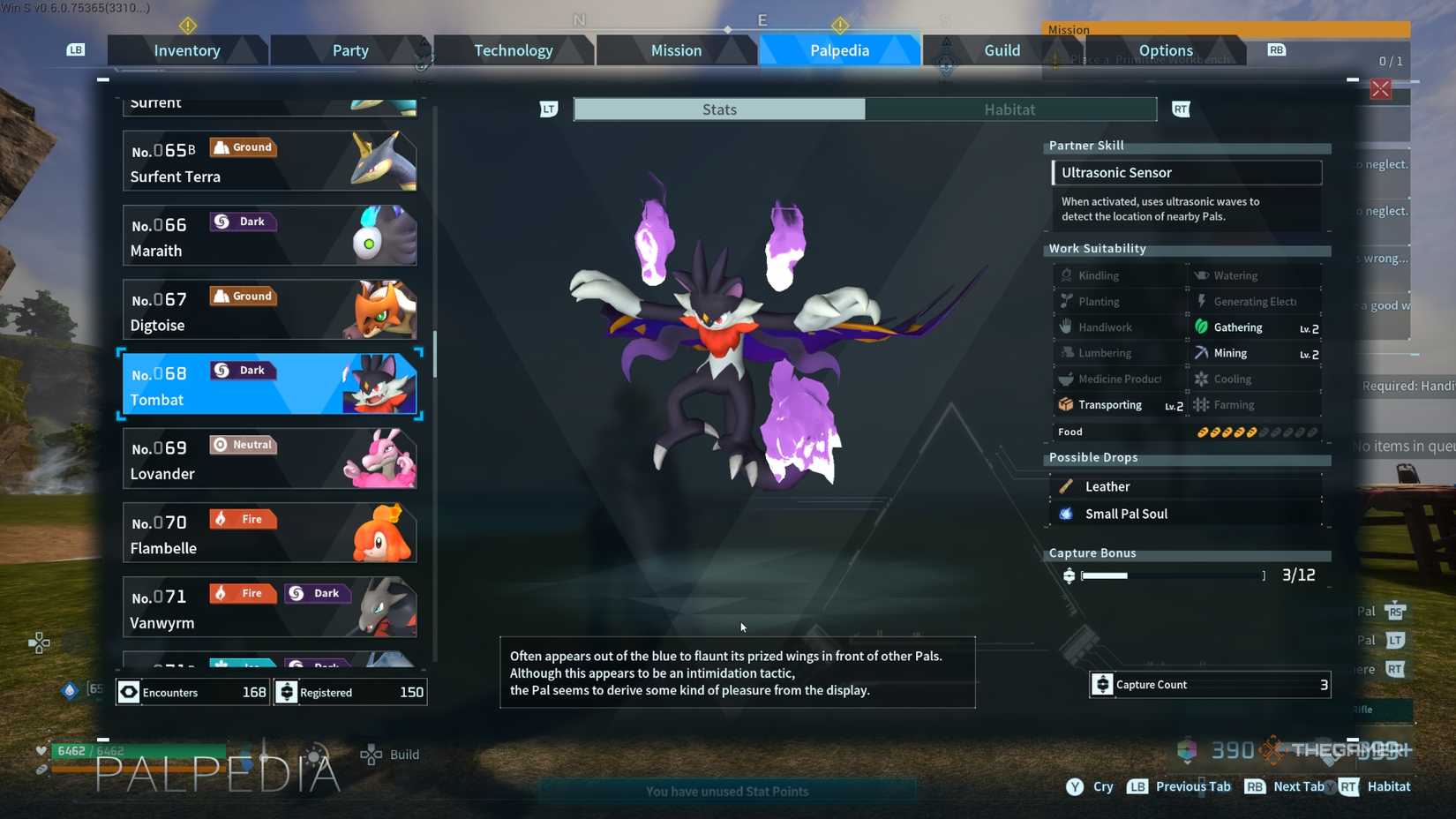1456x819 pixels.
Task: Click the Small Pal Soul drop icon
Action: [x=1066, y=514]
